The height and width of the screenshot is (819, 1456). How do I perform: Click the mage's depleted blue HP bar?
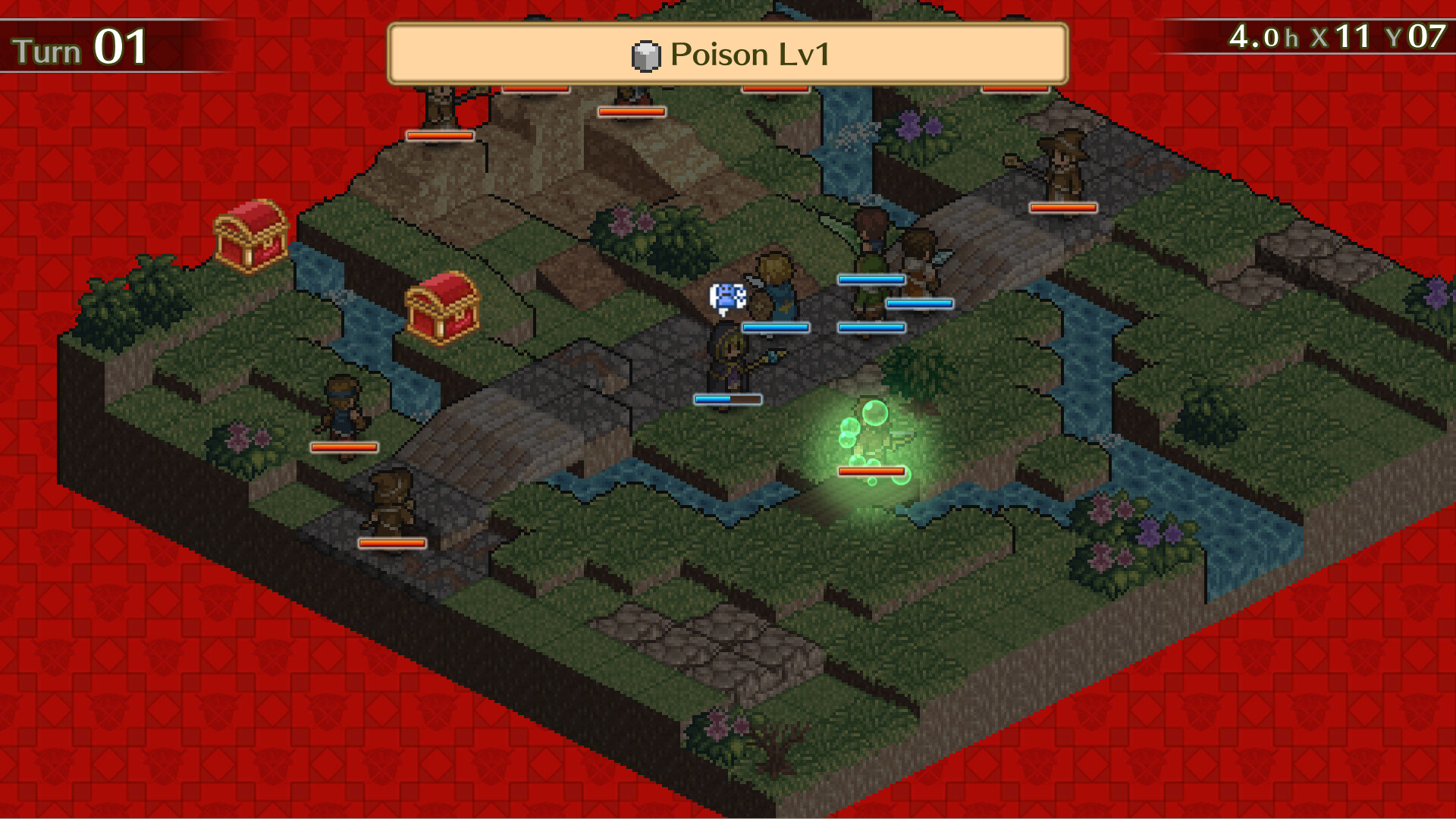click(x=726, y=399)
